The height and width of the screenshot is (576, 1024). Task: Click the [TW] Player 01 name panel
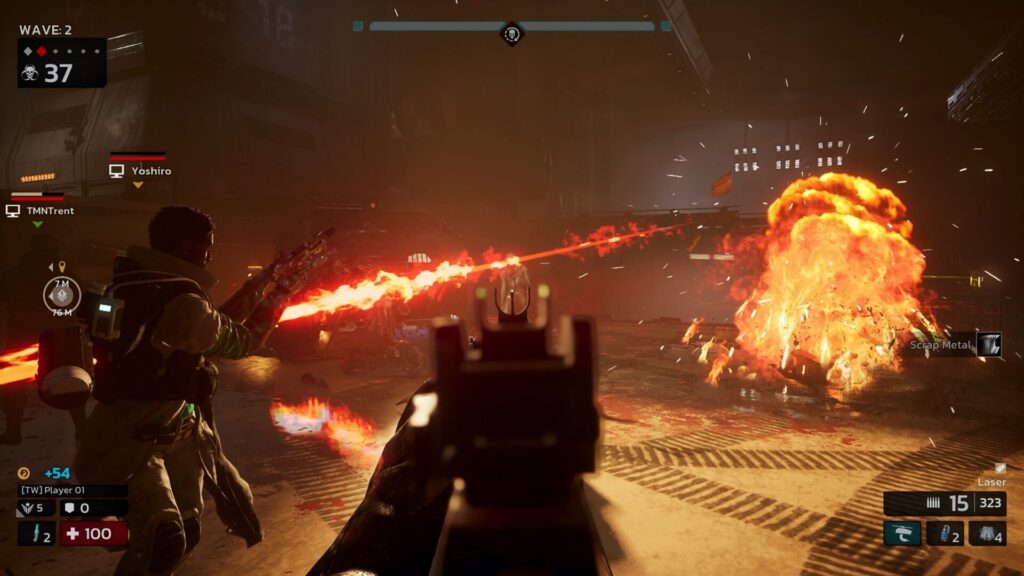pyautogui.click(x=72, y=491)
